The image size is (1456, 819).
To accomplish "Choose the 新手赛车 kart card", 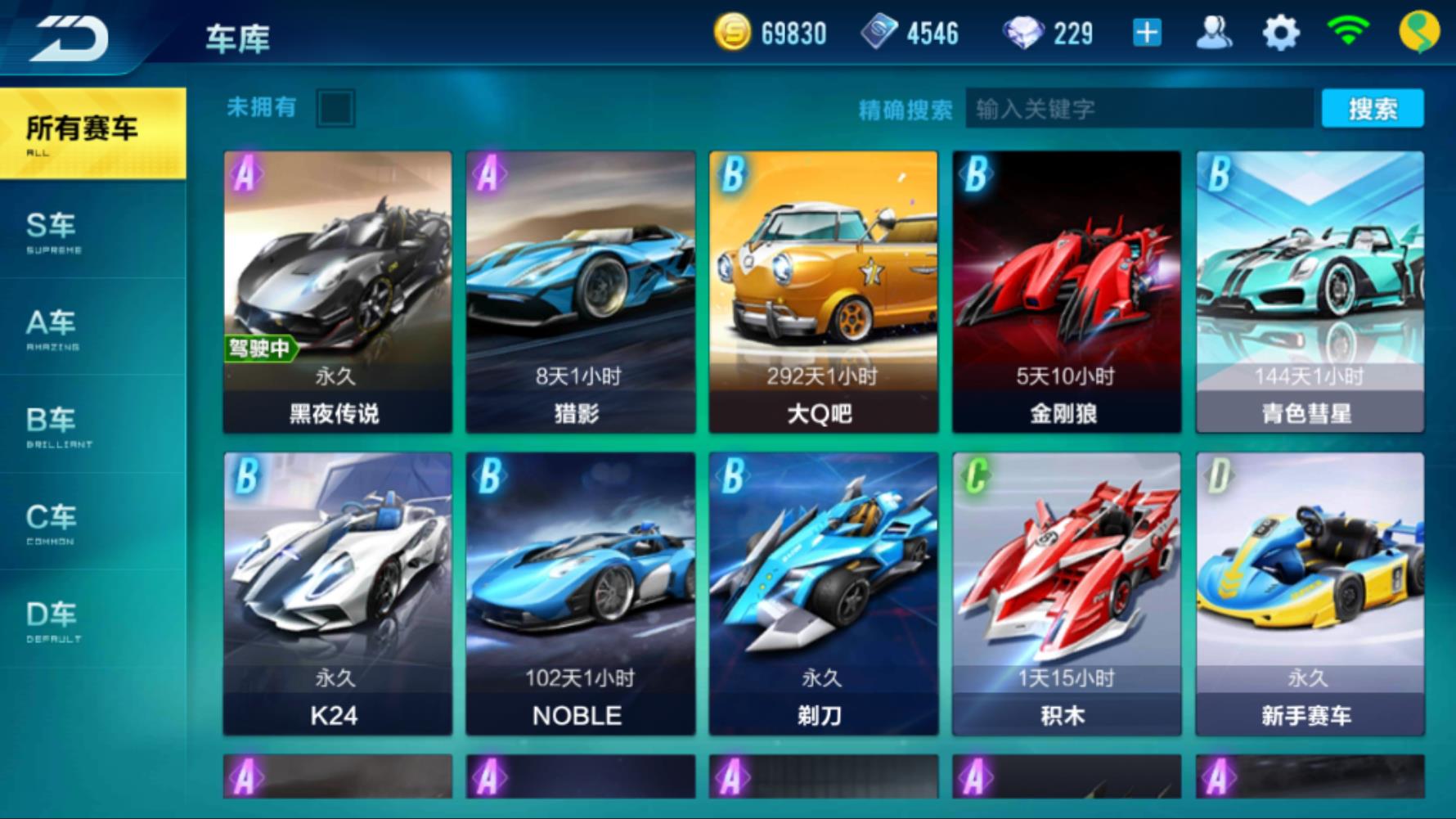I will point(1309,593).
